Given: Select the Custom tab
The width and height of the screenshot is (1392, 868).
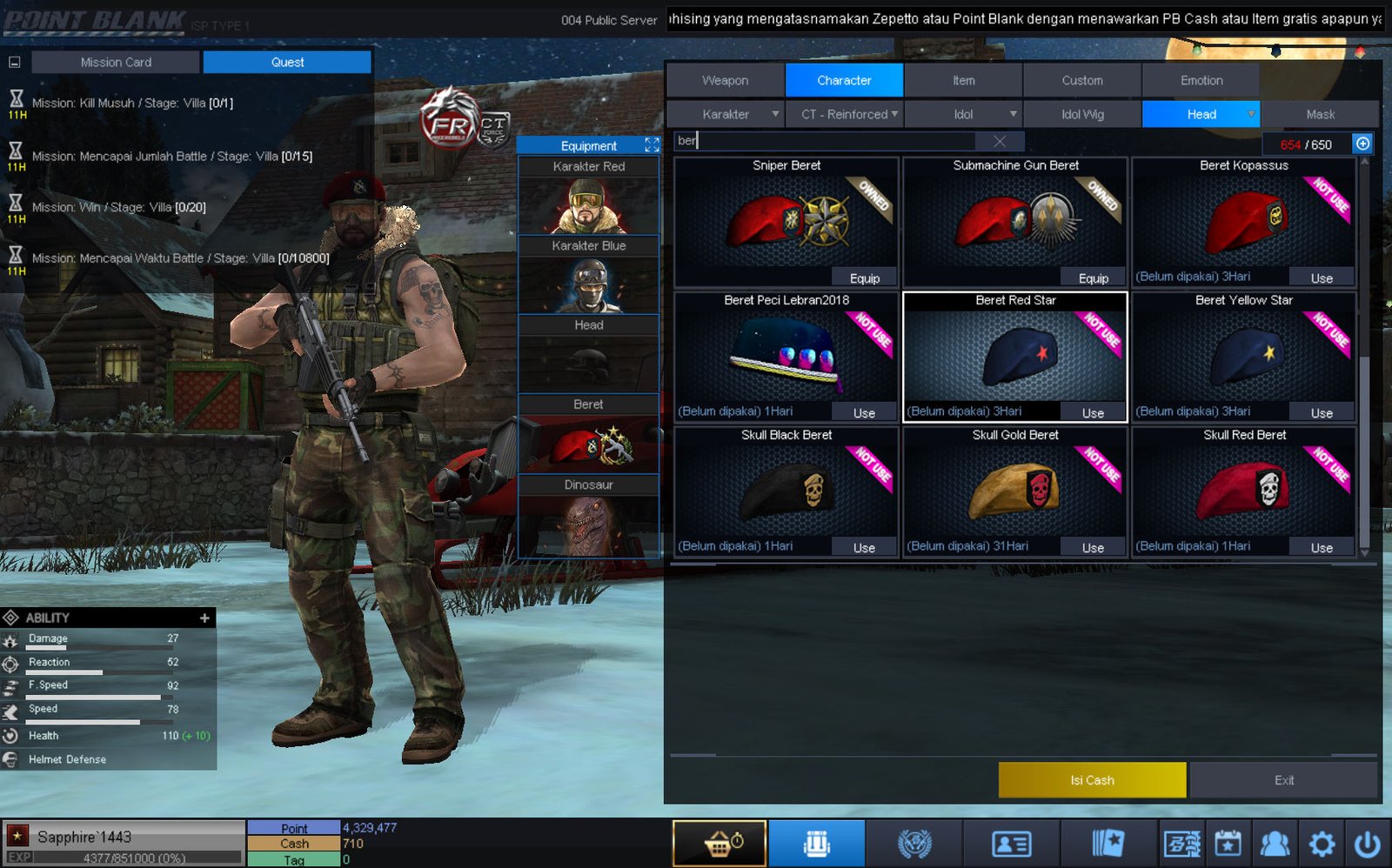Looking at the screenshot, I should pos(1081,80).
